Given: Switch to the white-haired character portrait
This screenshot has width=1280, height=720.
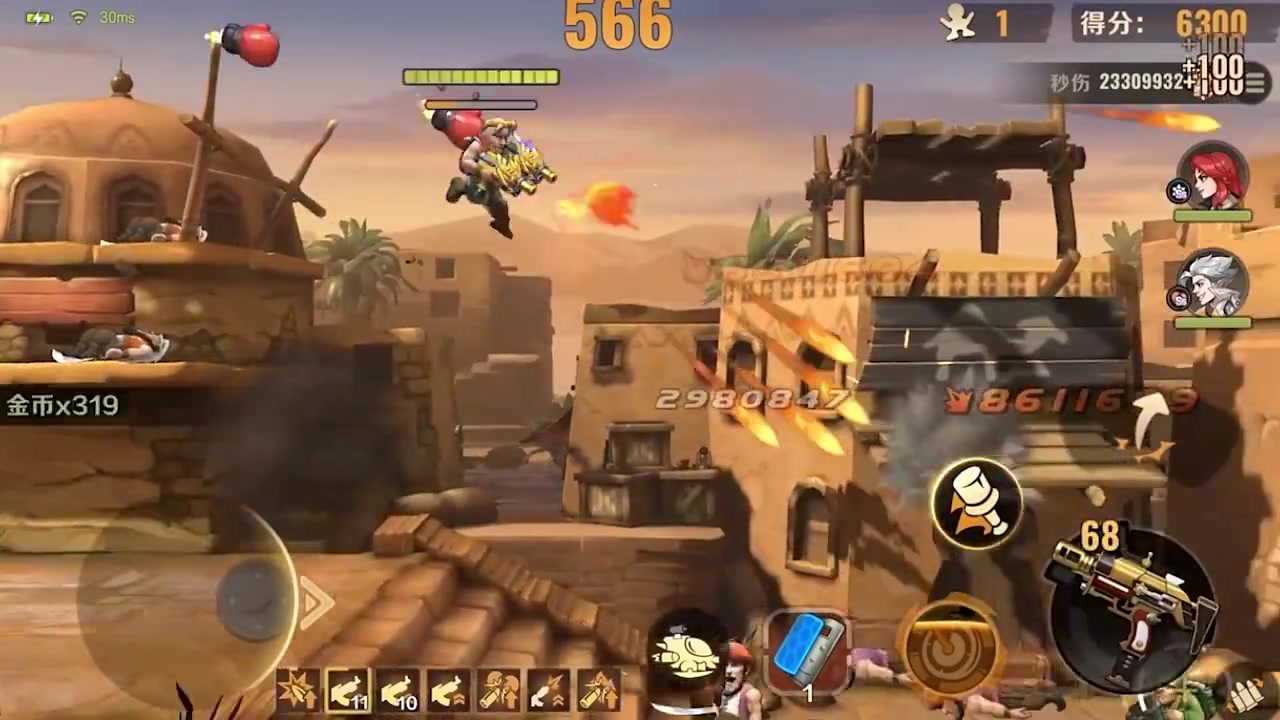Looking at the screenshot, I should 1213,284.
